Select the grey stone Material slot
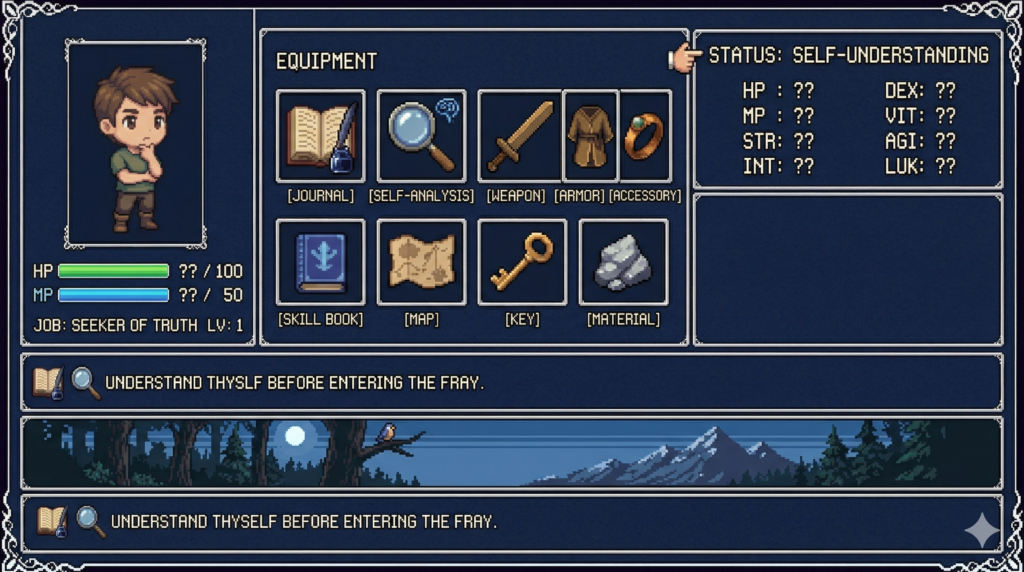This screenshot has height=572, width=1024. pos(623,262)
